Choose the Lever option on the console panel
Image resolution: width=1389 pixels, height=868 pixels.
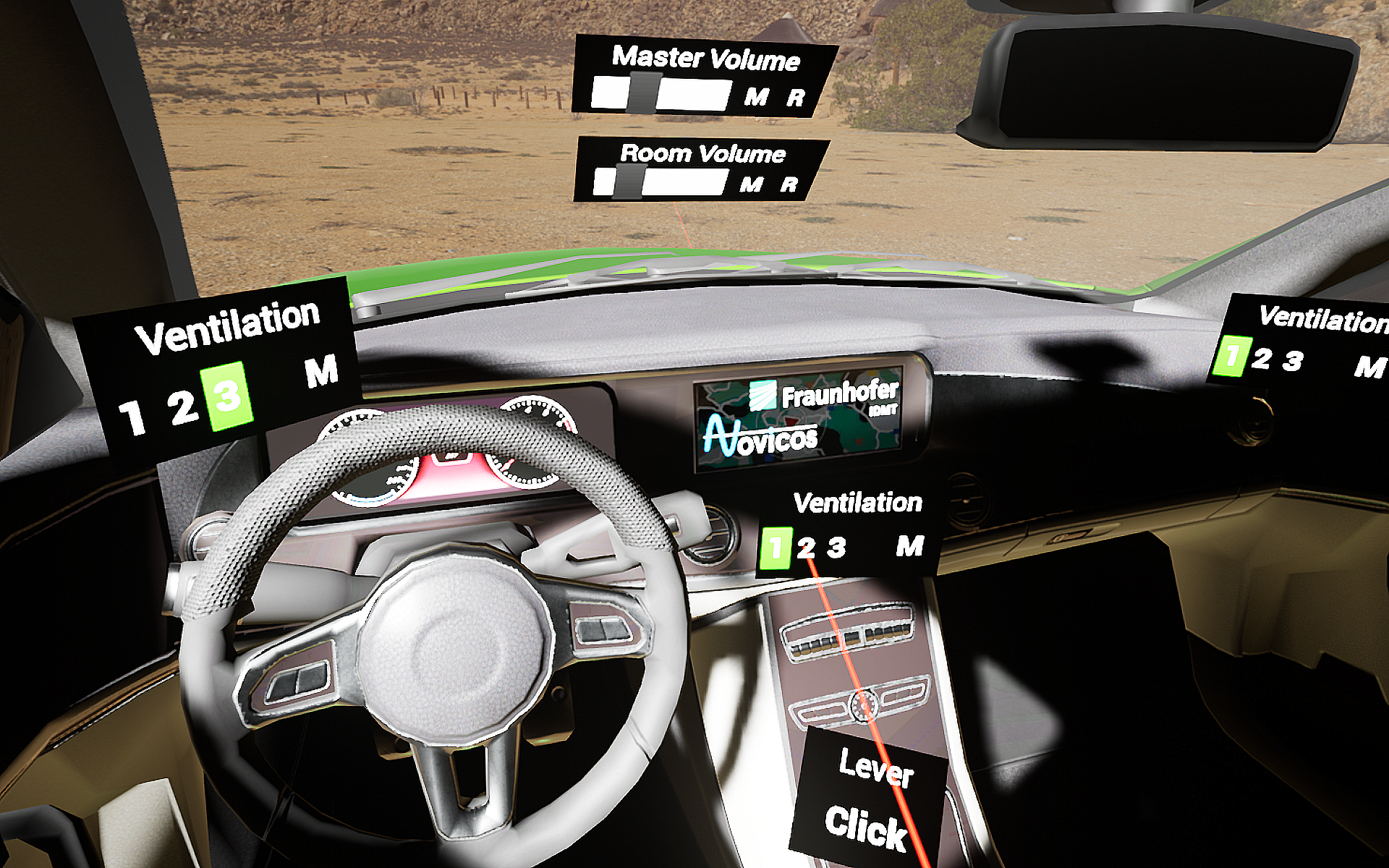(x=876, y=769)
